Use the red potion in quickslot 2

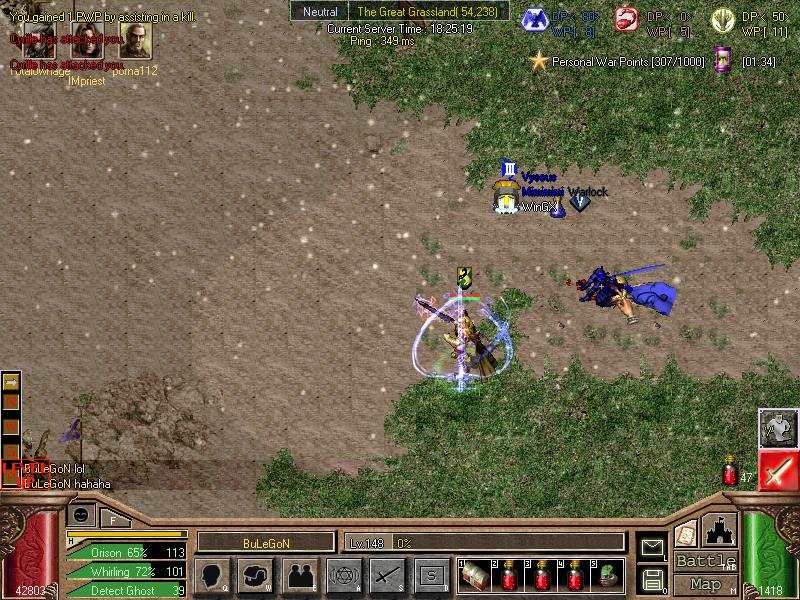(510, 575)
